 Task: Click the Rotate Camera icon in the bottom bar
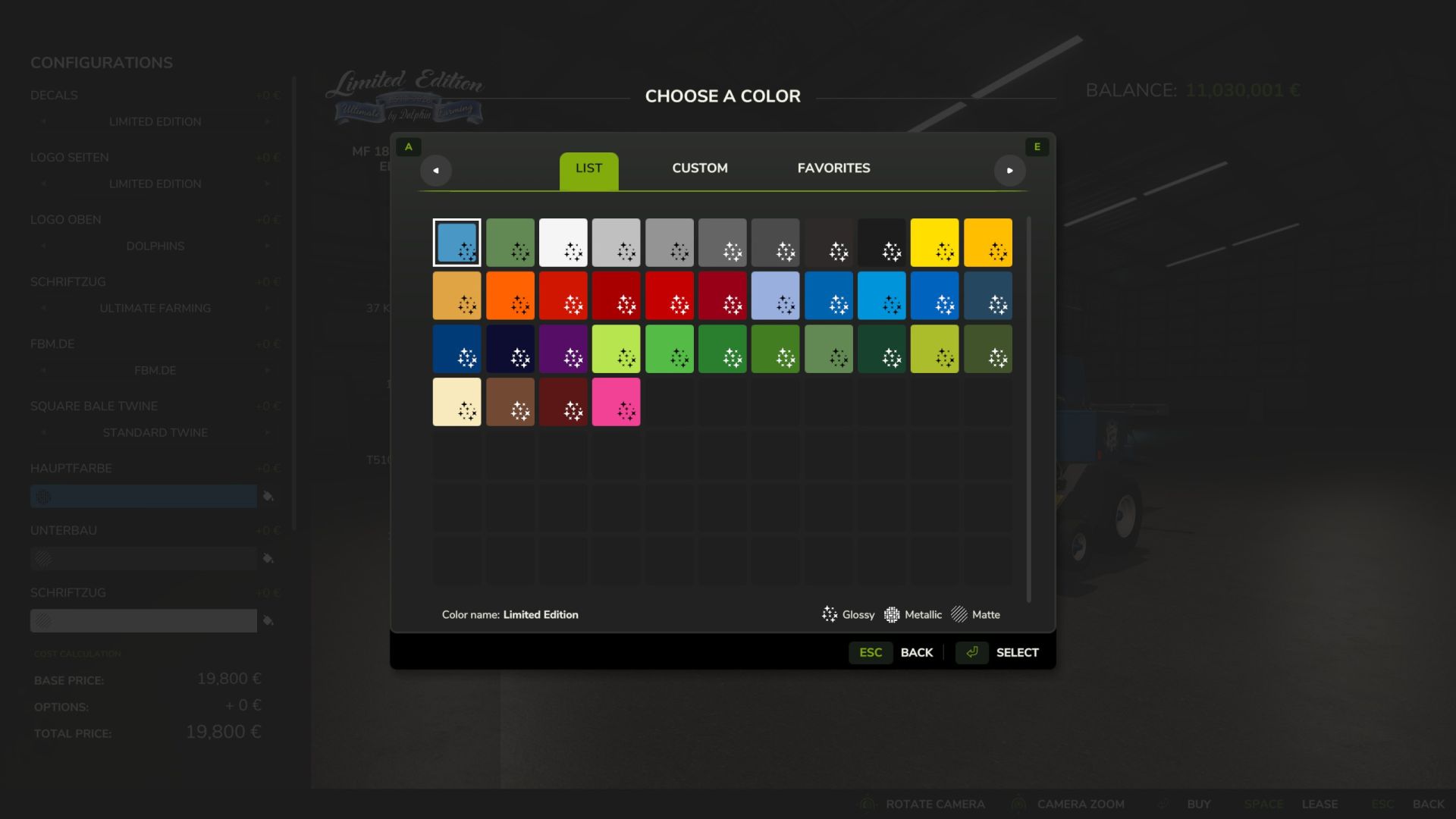coord(866,803)
